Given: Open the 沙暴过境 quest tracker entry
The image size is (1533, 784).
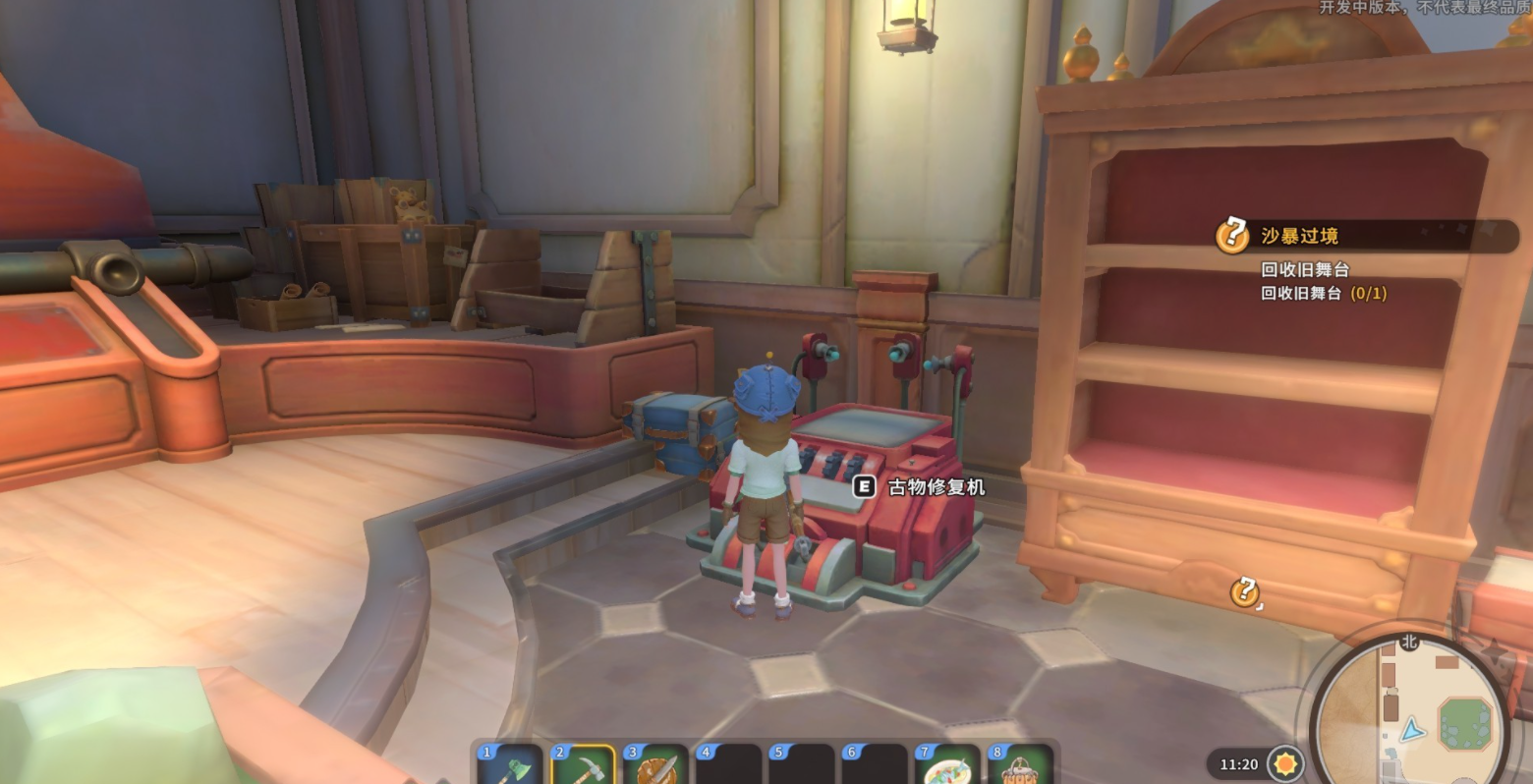Looking at the screenshot, I should (x=1298, y=236).
